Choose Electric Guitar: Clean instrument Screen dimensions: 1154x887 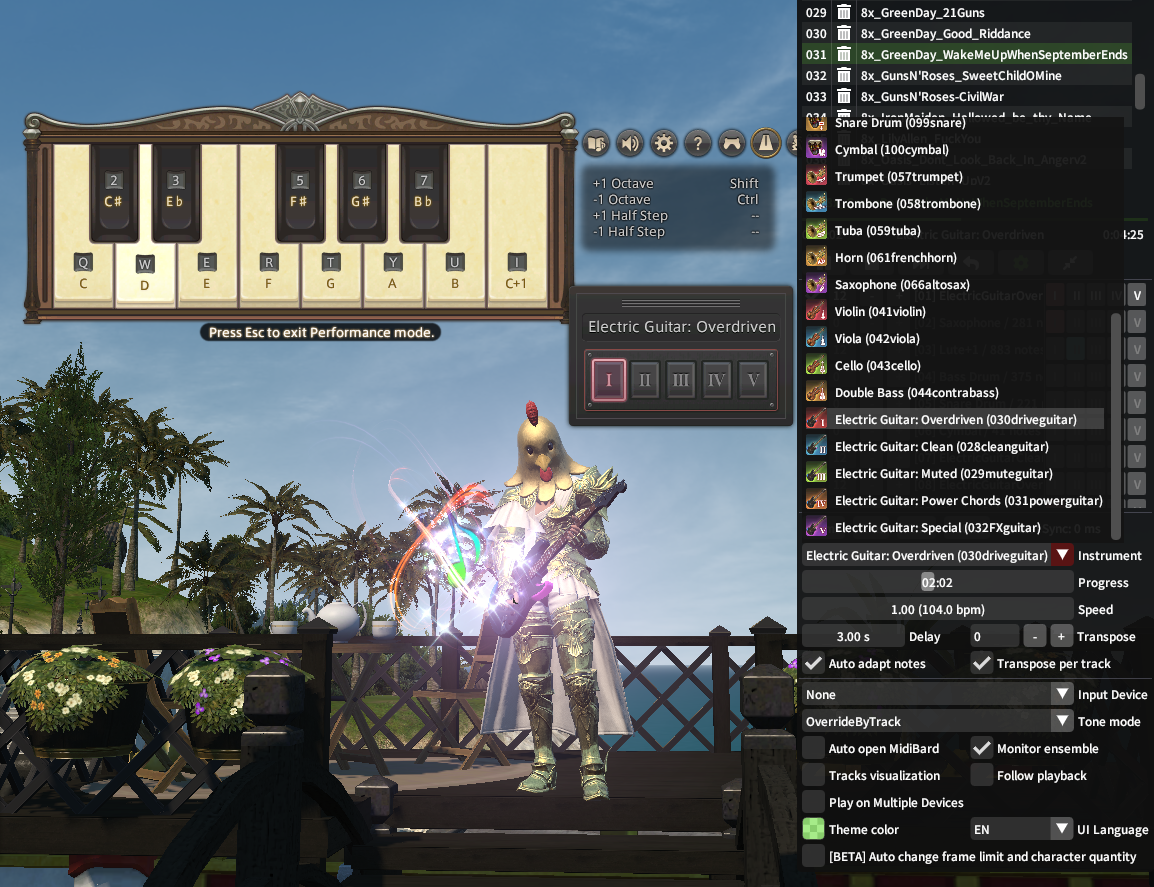941,447
